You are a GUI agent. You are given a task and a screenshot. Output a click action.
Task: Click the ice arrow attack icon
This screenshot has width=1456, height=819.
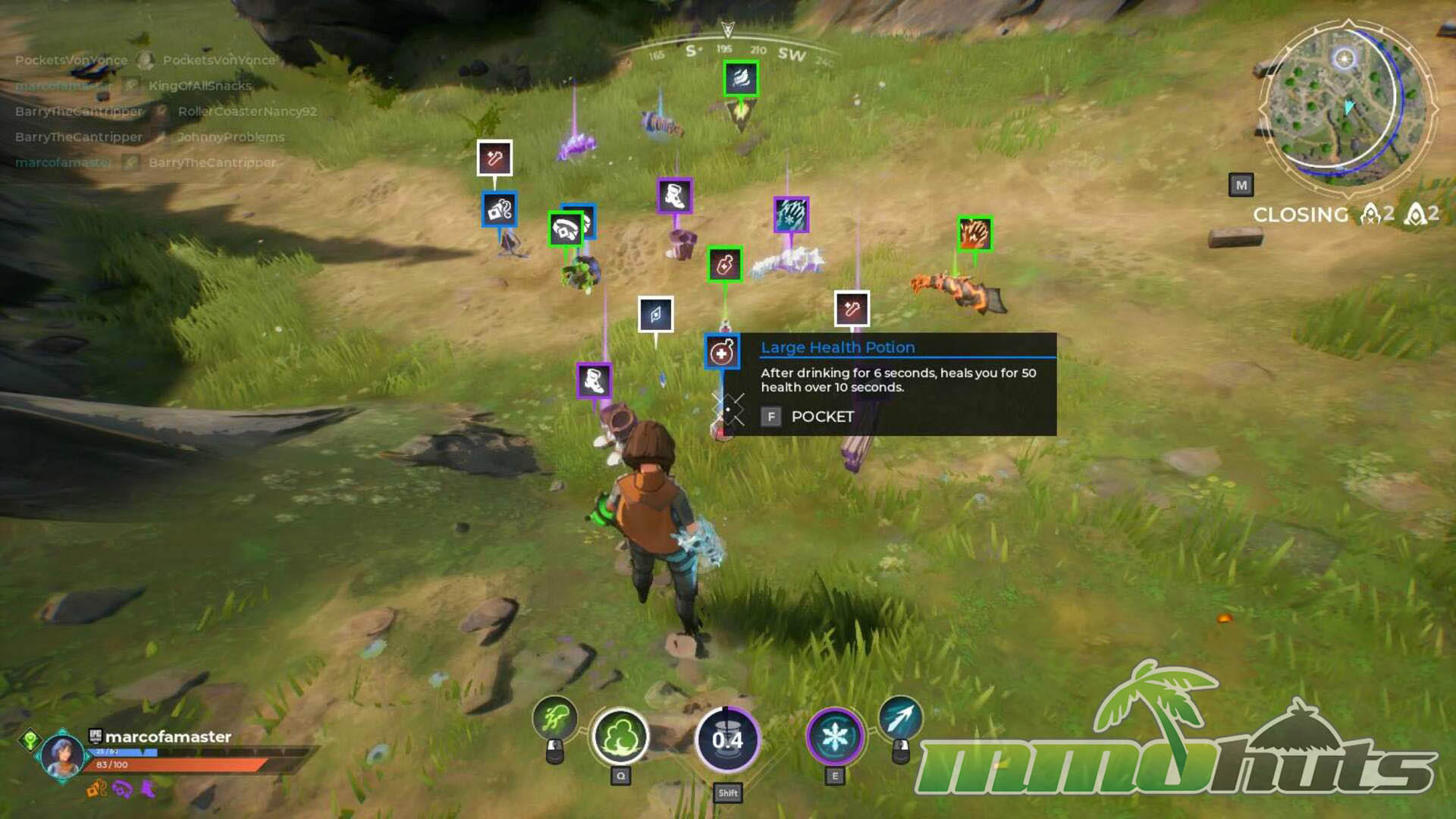point(900,717)
